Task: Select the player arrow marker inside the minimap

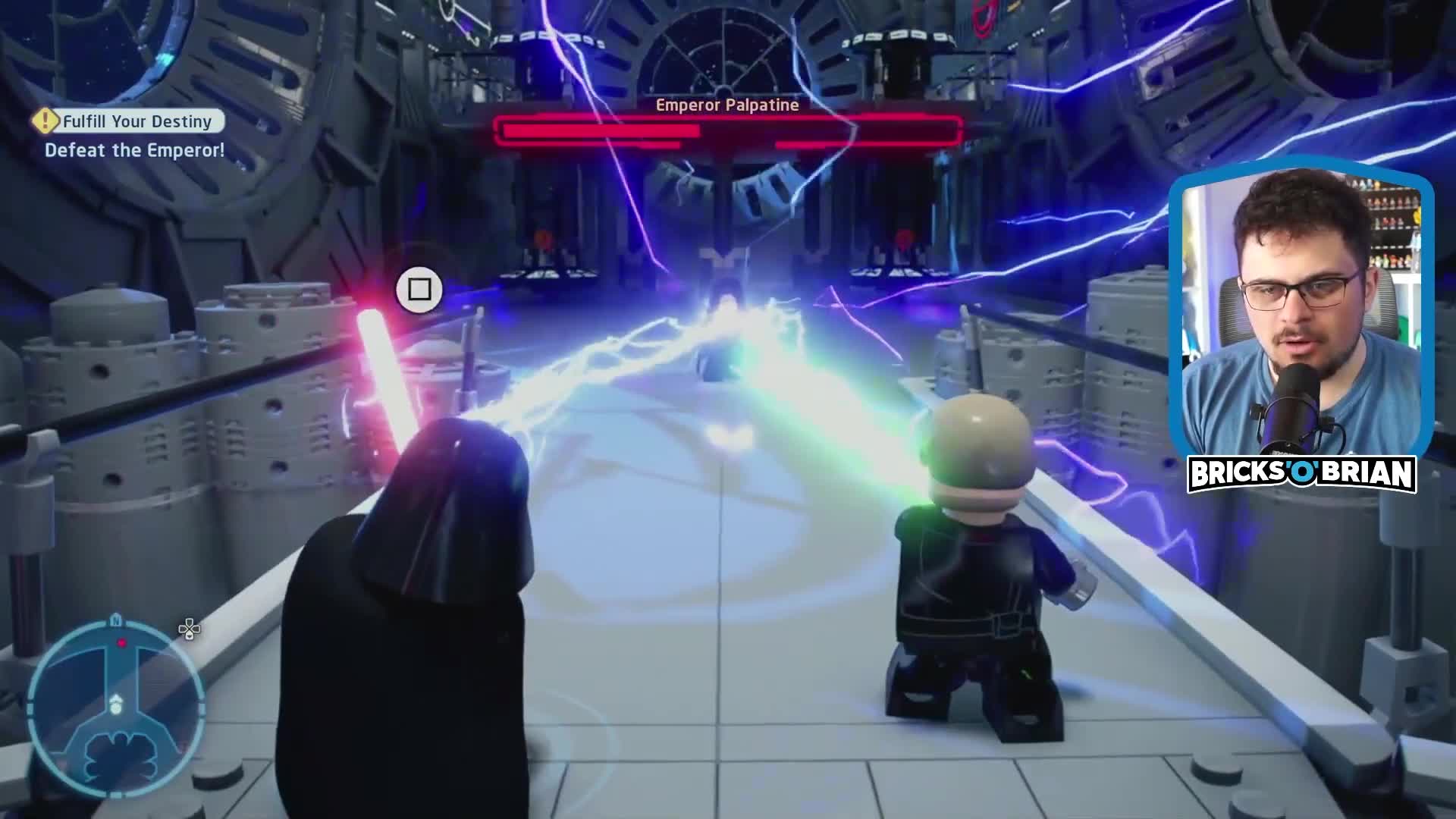Action: tap(116, 698)
